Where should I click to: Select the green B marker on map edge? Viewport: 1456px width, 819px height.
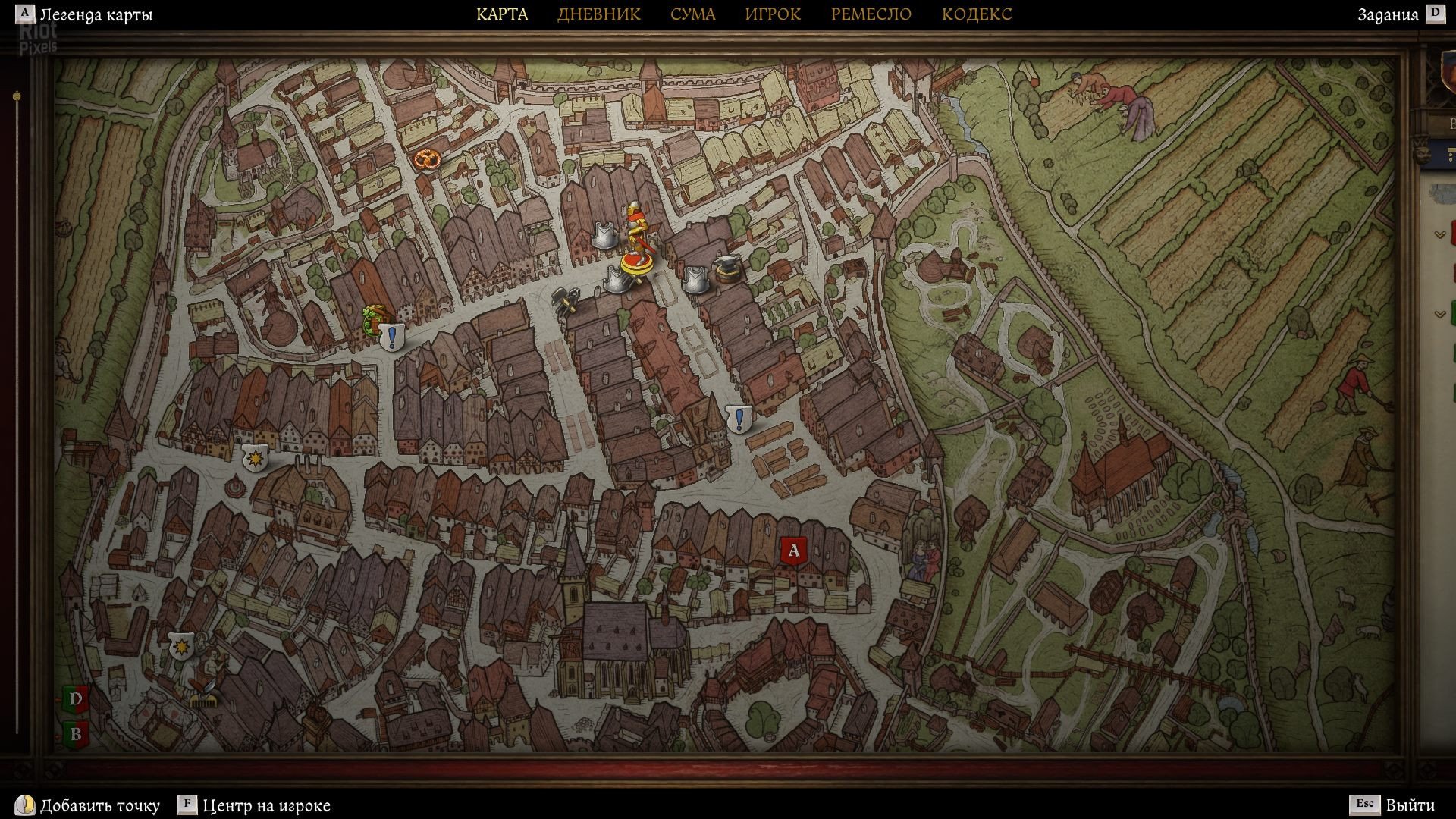pyautogui.click(x=75, y=733)
